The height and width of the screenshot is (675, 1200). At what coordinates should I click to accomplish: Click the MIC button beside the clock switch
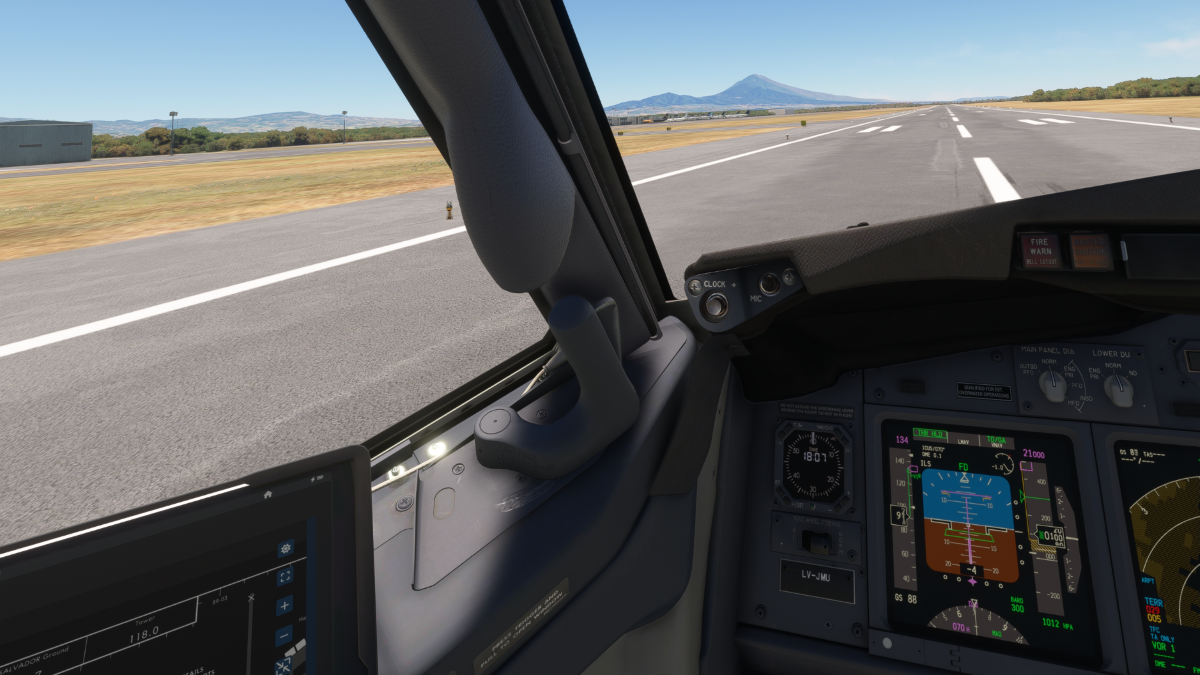[768, 284]
